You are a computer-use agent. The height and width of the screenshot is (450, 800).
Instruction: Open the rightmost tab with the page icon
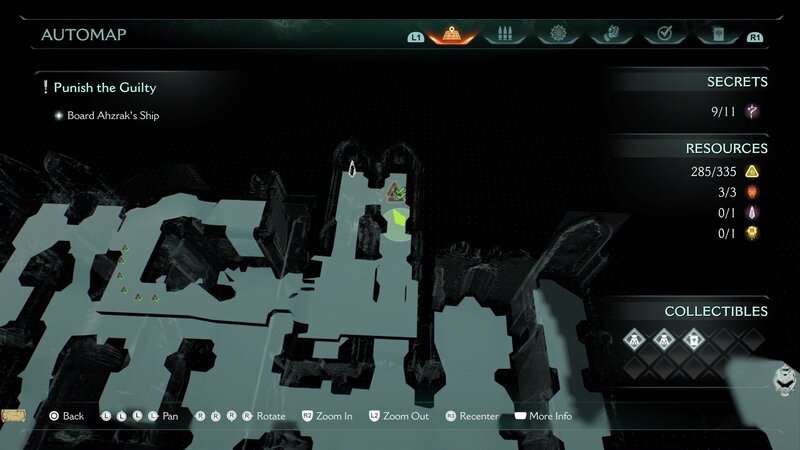tap(717, 35)
